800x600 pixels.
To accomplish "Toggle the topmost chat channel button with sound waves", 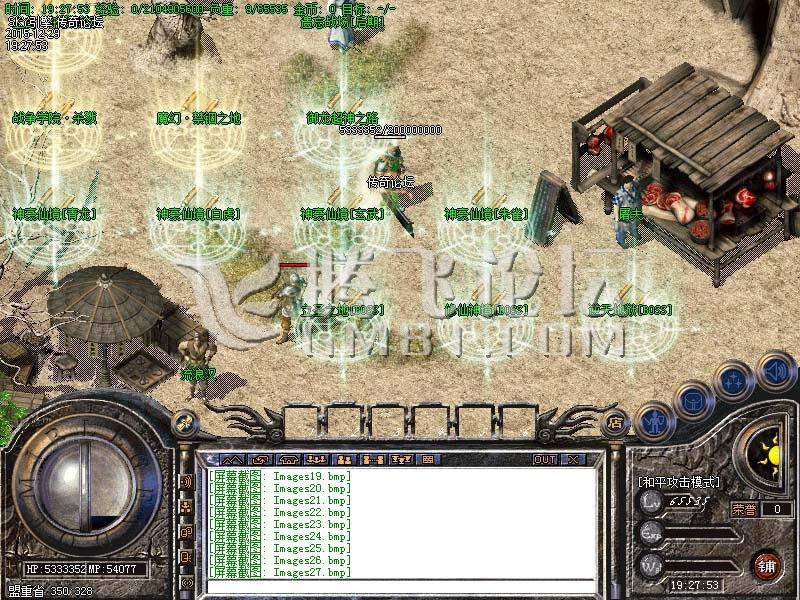I will click(x=186, y=481).
